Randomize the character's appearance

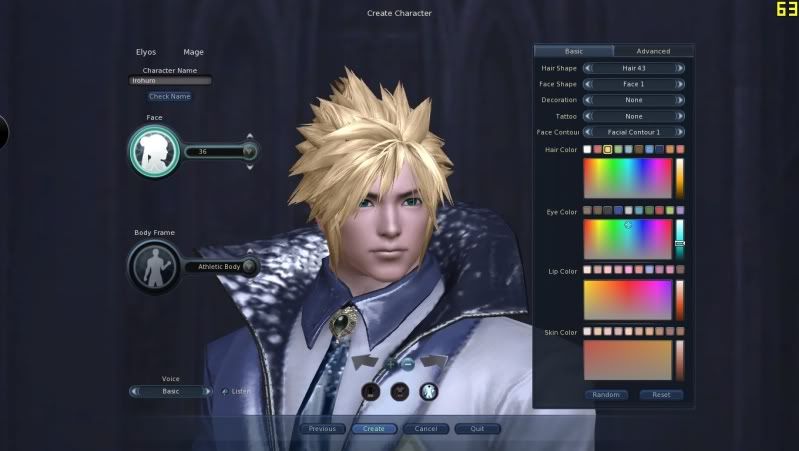(606, 395)
